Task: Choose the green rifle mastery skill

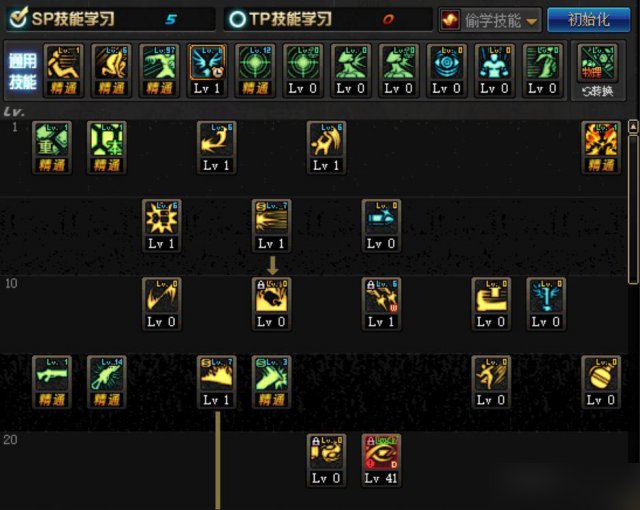Action: [x=51, y=375]
